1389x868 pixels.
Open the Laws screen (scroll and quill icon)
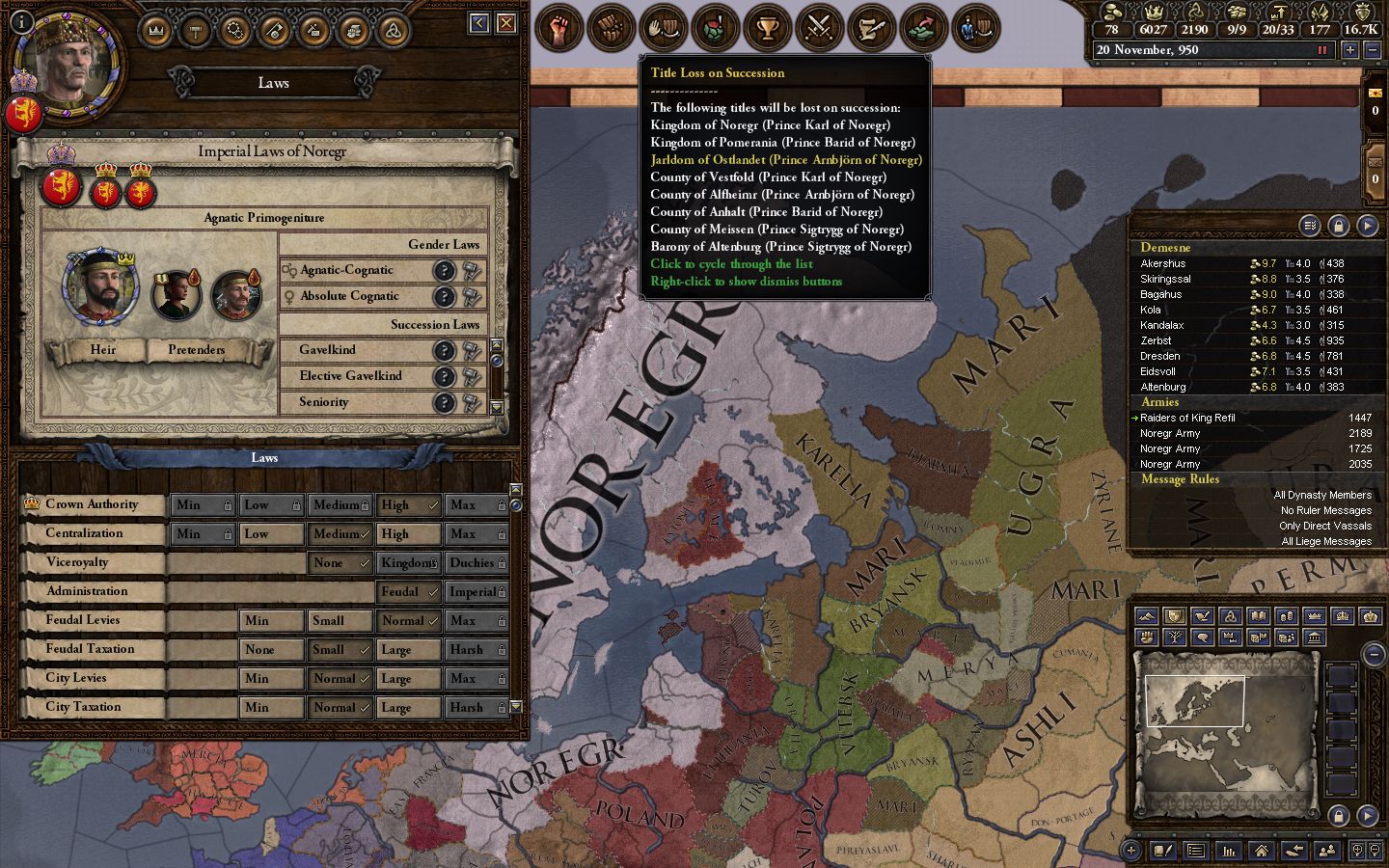pos(871,28)
